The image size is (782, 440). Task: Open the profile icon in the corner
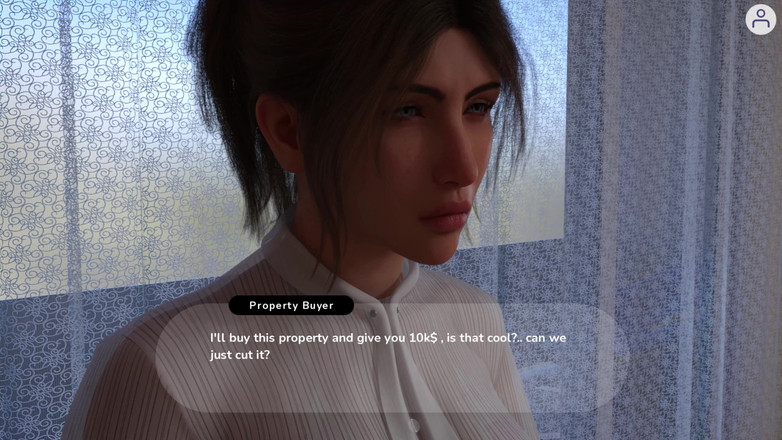tap(761, 19)
